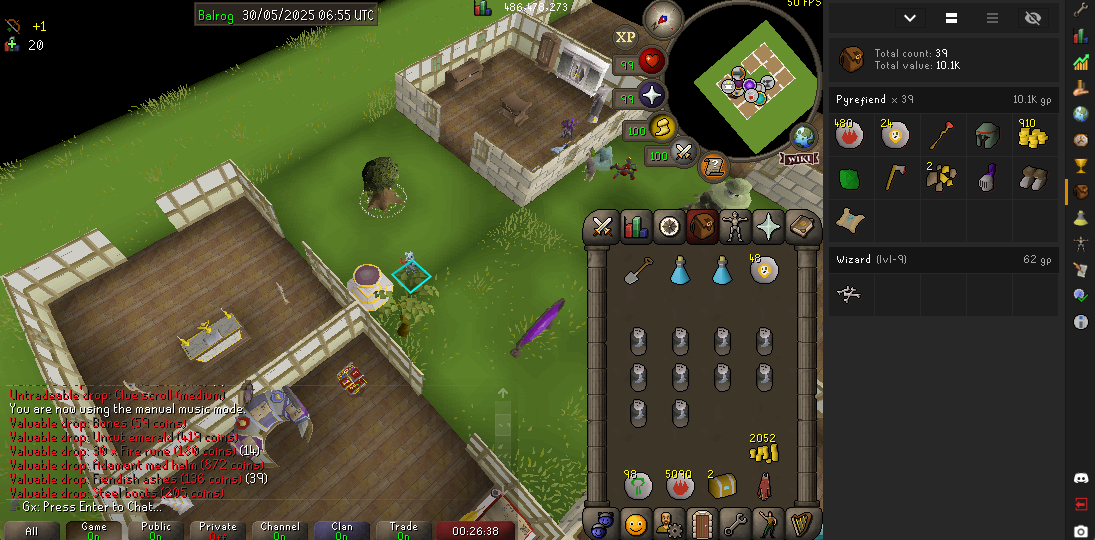Switch chat filter to Public
The image size is (1095, 540).
point(156,530)
